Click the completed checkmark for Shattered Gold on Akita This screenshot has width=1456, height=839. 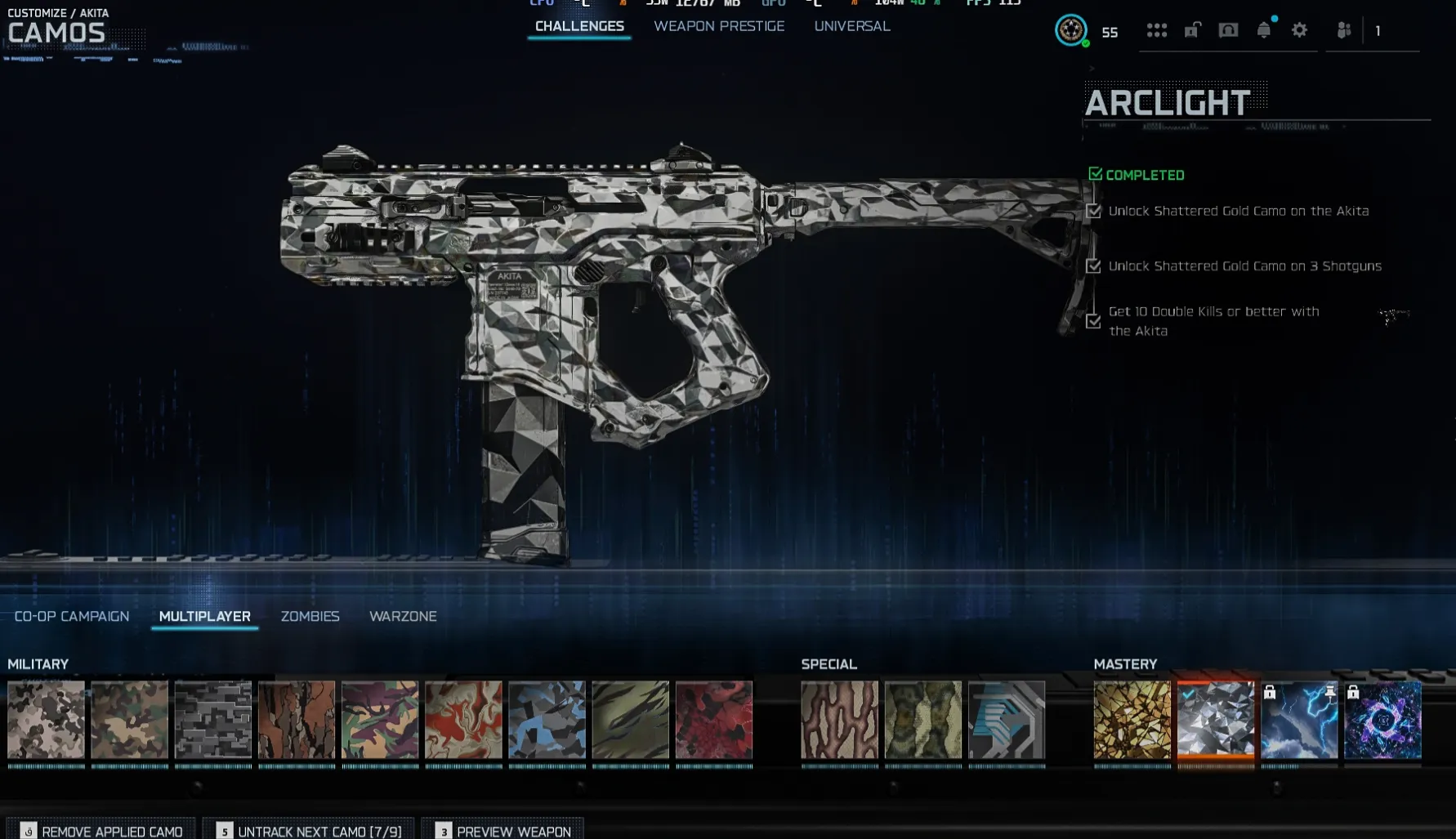coord(1095,211)
